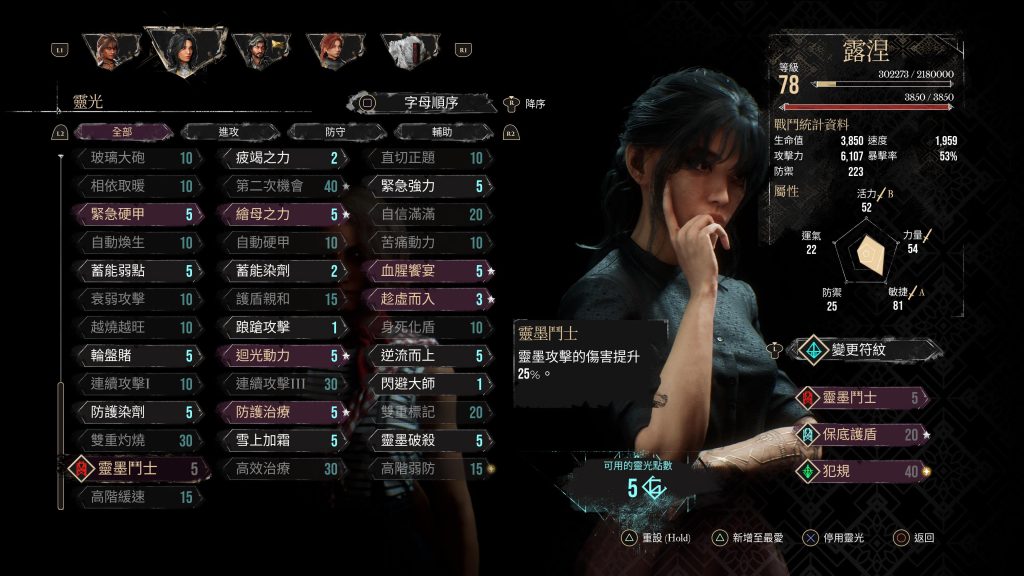
Task: Open the 變更符紋 (change Pictos) button
Action: point(865,350)
